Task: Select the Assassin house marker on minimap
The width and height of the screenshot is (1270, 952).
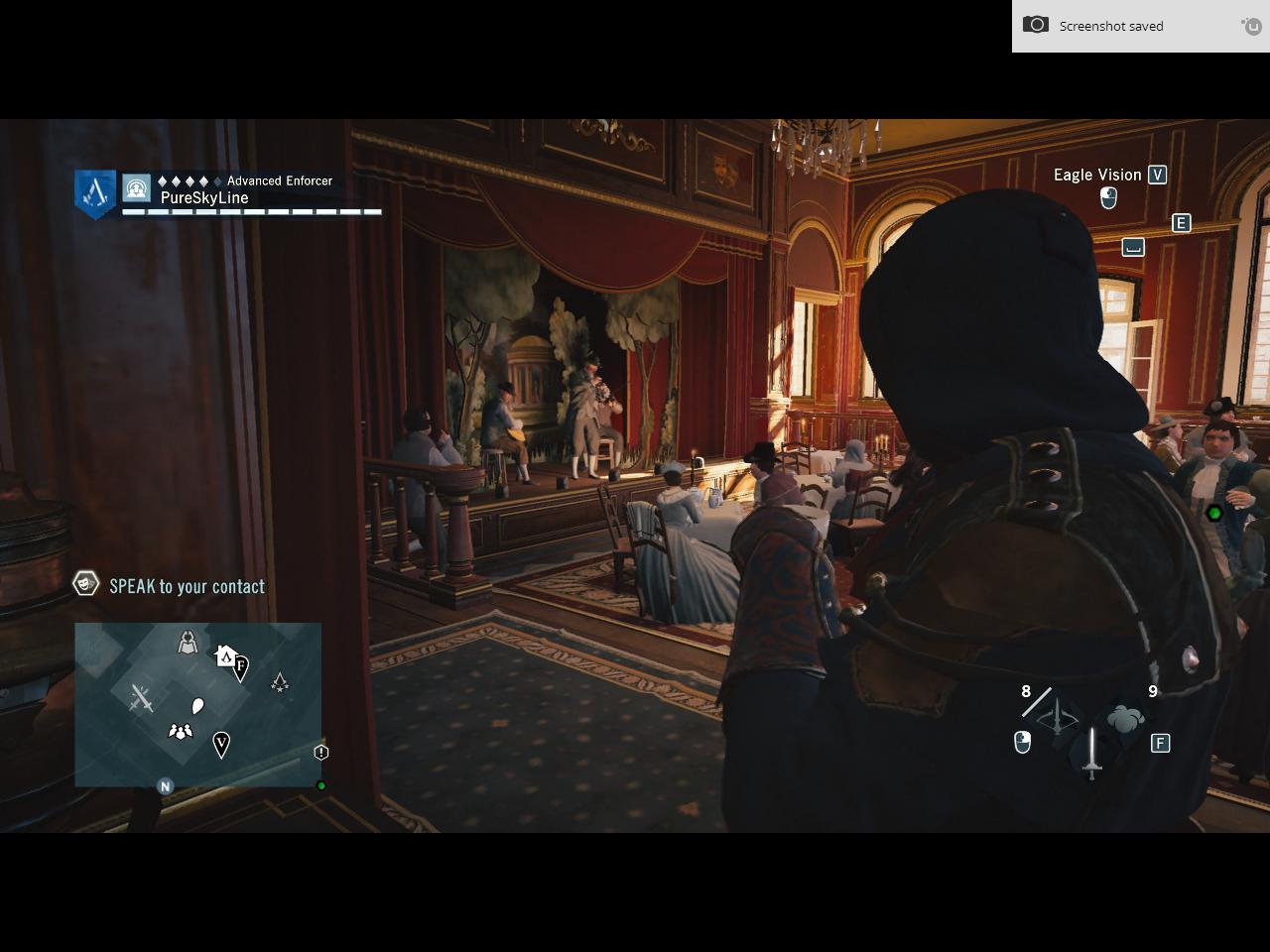Action: (225, 655)
